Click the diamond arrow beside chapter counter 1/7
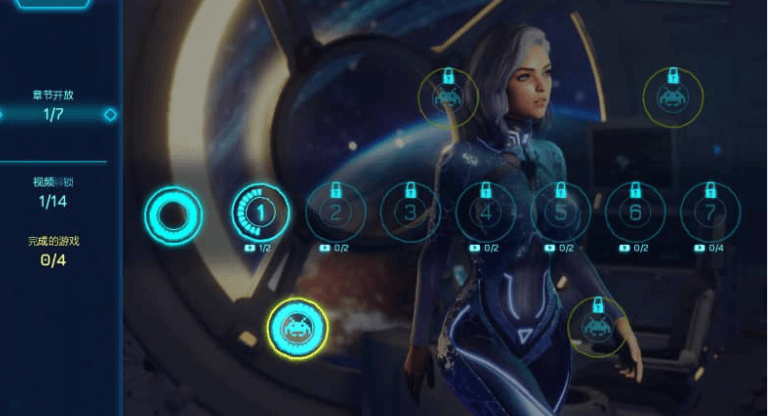Screen dimensions: 768x416 [x=110, y=115]
